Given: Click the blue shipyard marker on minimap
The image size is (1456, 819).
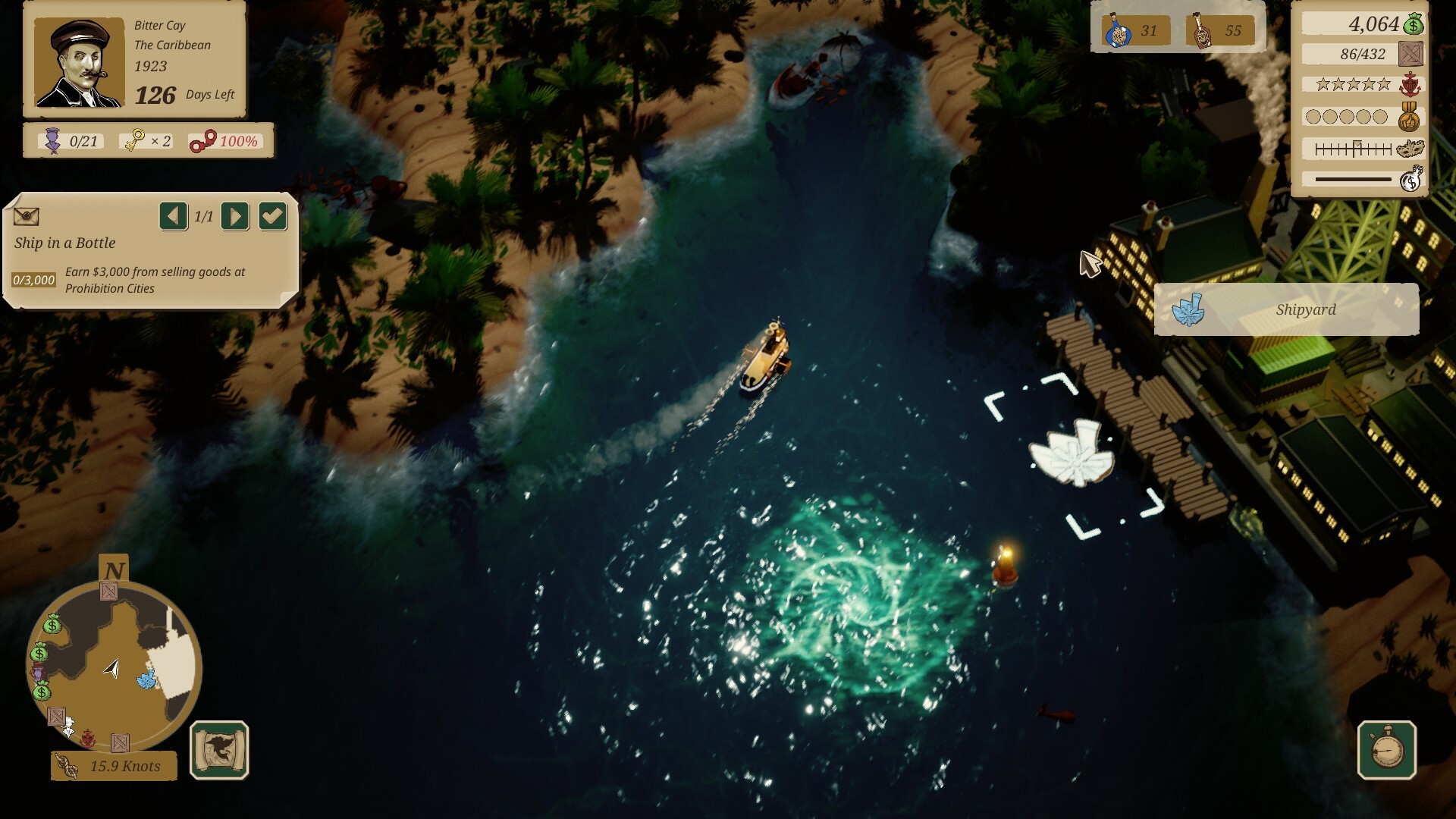Looking at the screenshot, I should point(147,679).
